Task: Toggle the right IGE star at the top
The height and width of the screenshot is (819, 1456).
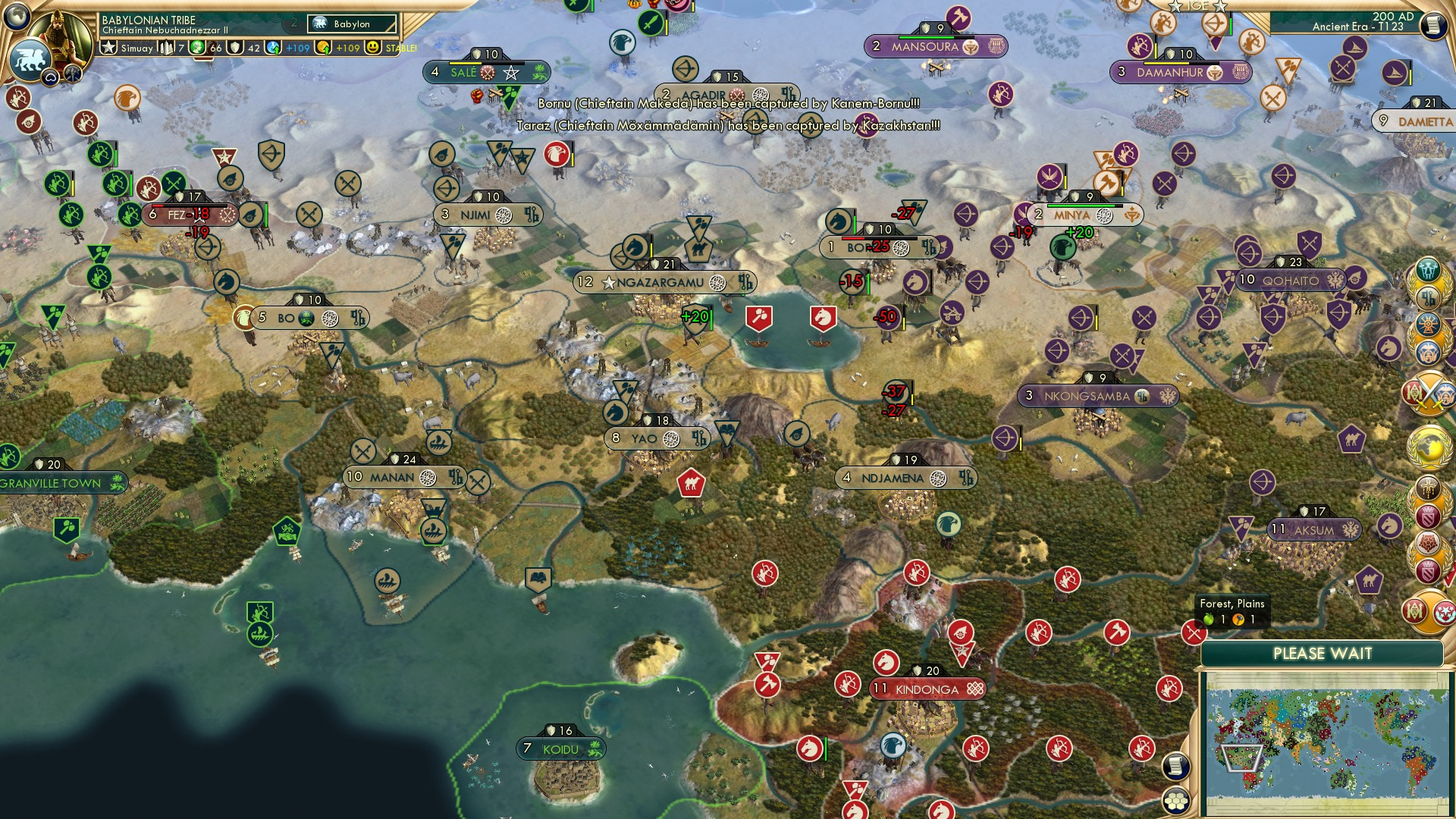Action: pyautogui.click(x=1219, y=8)
